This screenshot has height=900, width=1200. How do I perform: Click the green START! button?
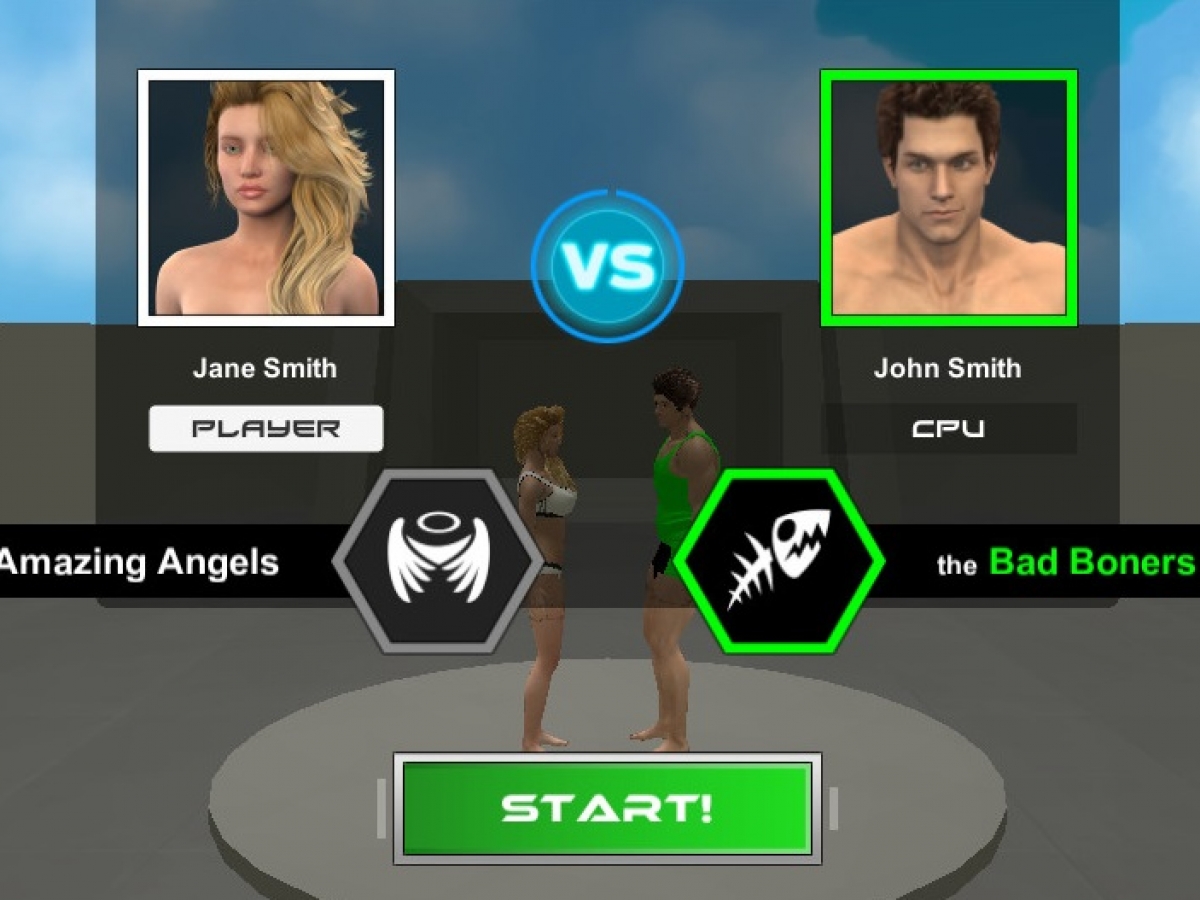point(607,808)
